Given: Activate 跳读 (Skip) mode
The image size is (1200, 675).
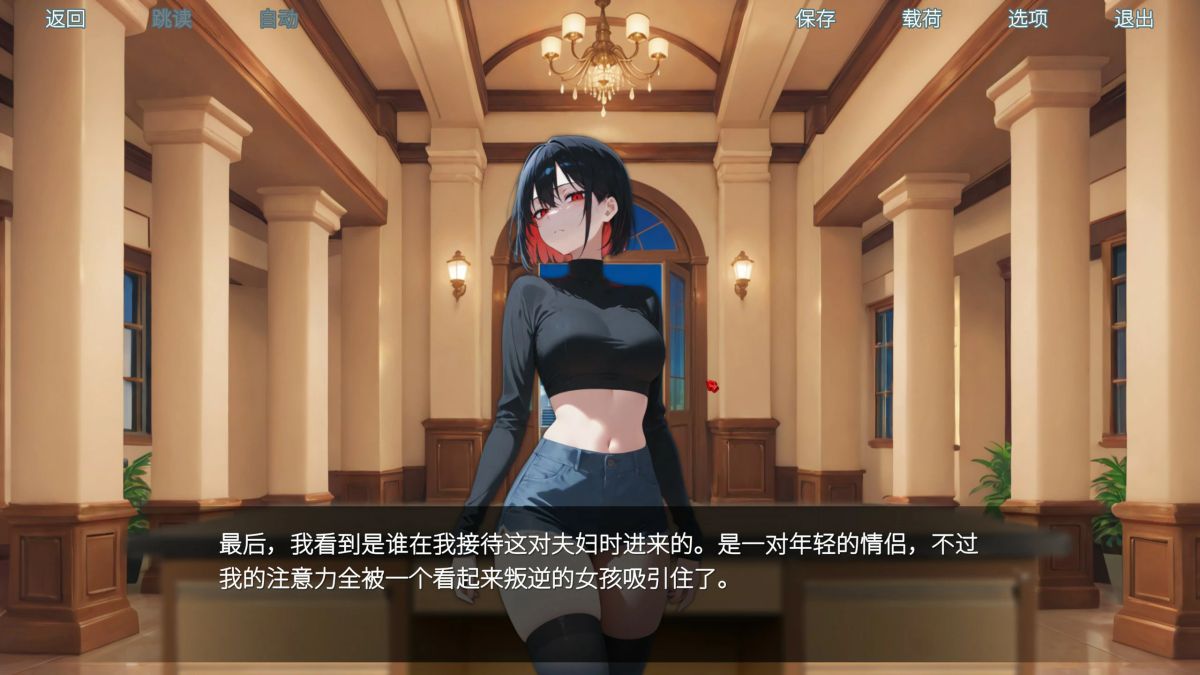Looking at the screenshot, I should (171, 19).
